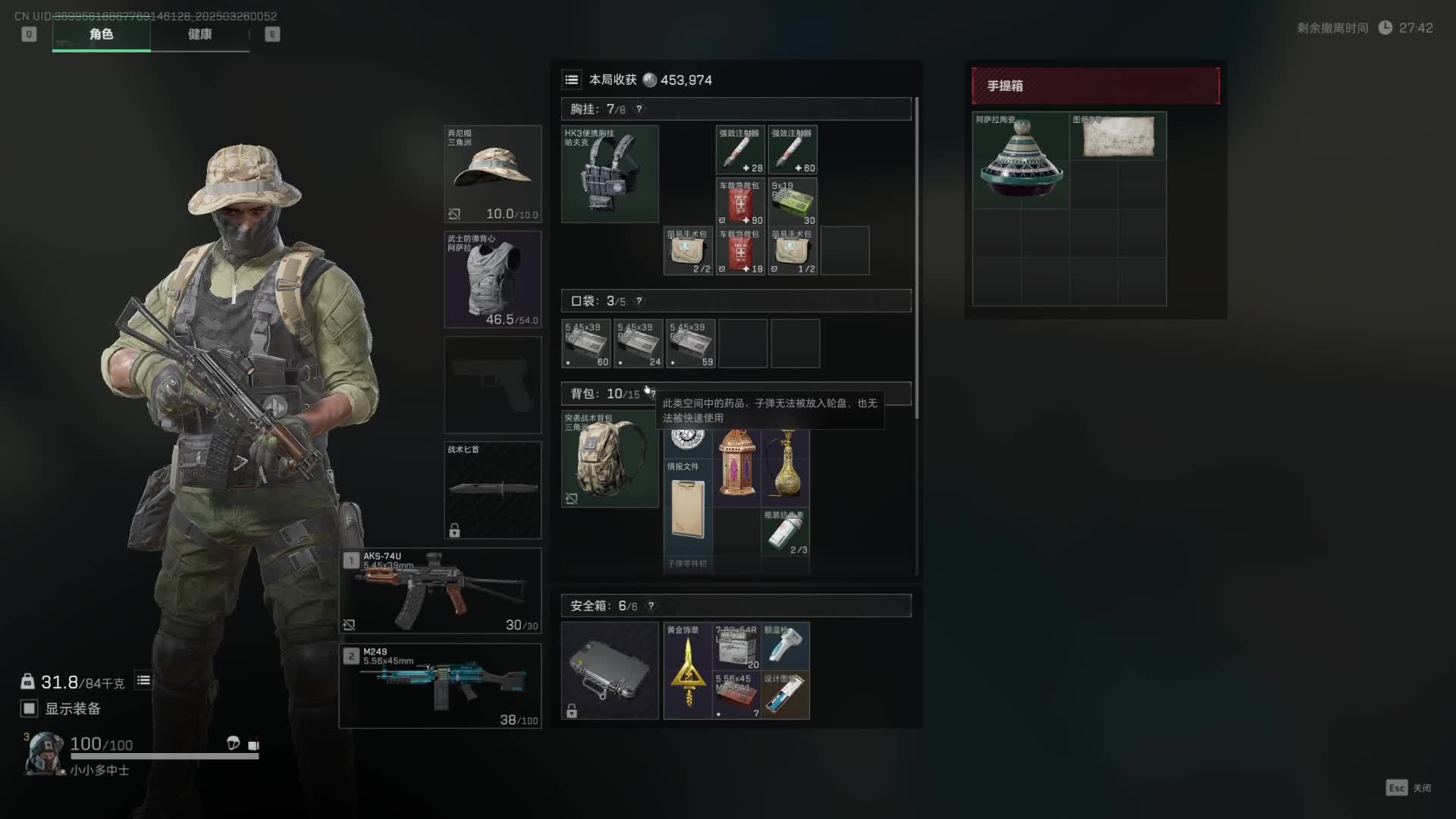Click the 安全箱 help question mark
The width and height of the screenshot is (1456, 819).
point(651,606)
